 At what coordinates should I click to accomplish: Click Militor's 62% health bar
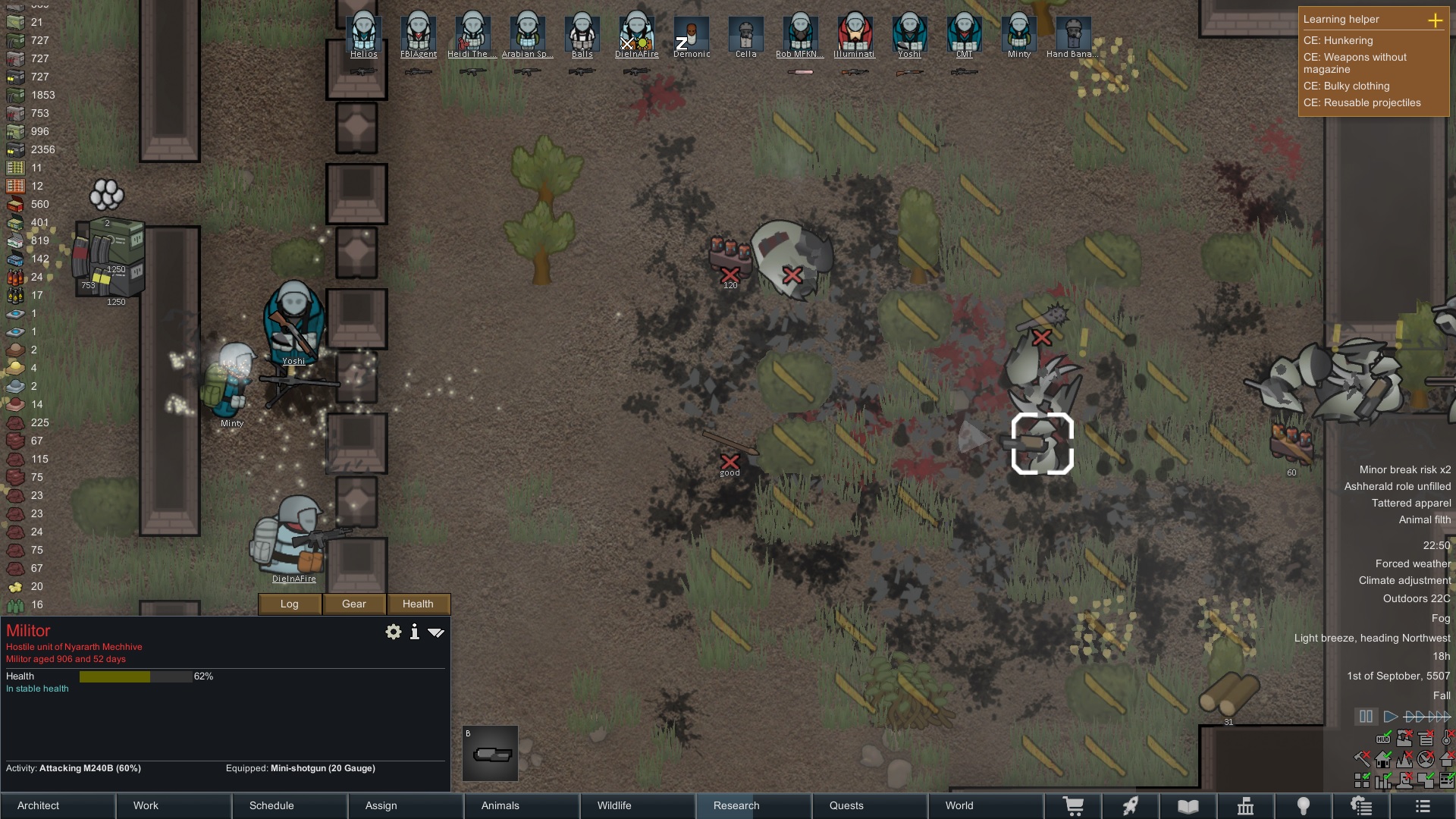pos(136,676)
